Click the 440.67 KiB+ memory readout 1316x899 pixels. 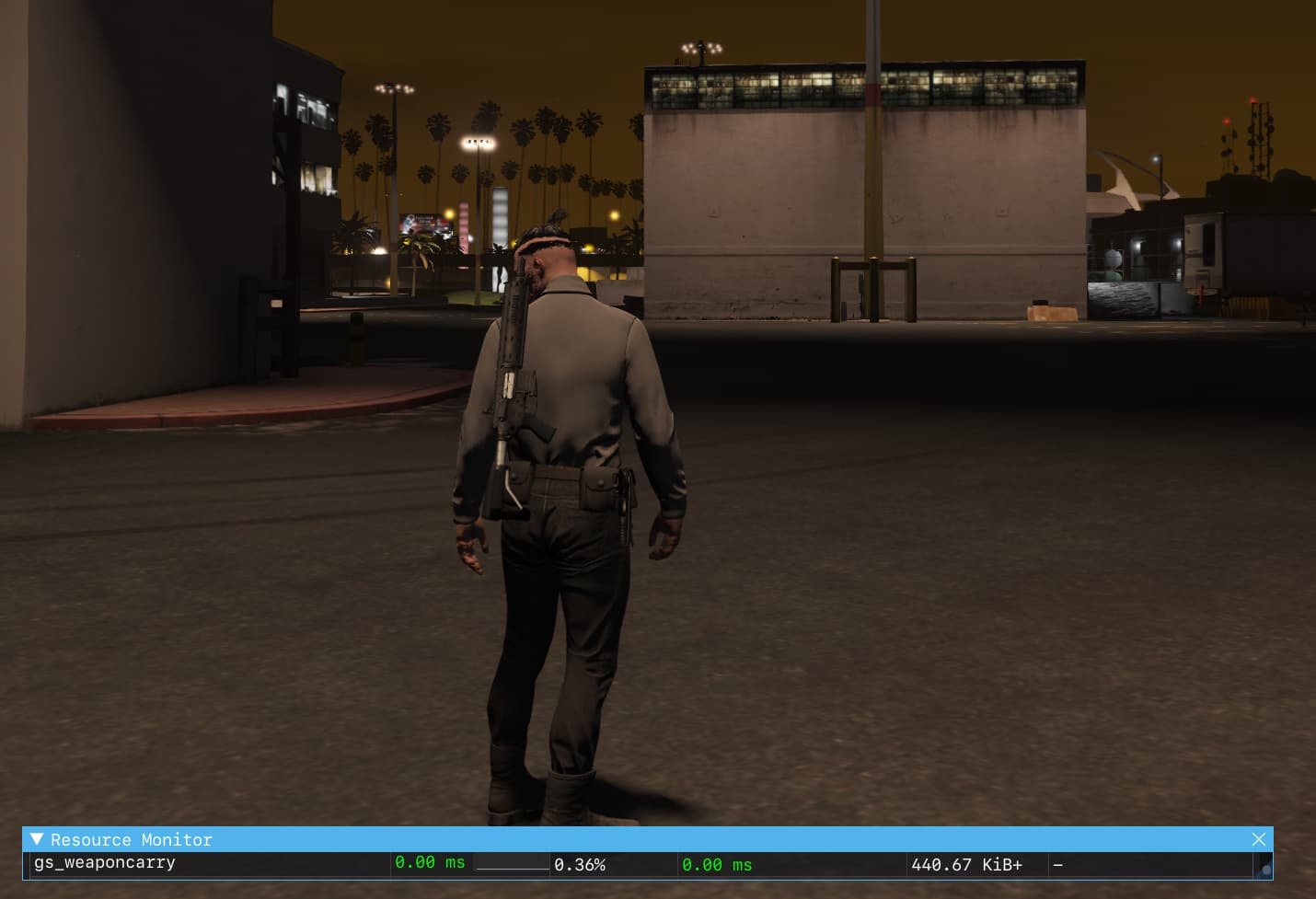967,864
